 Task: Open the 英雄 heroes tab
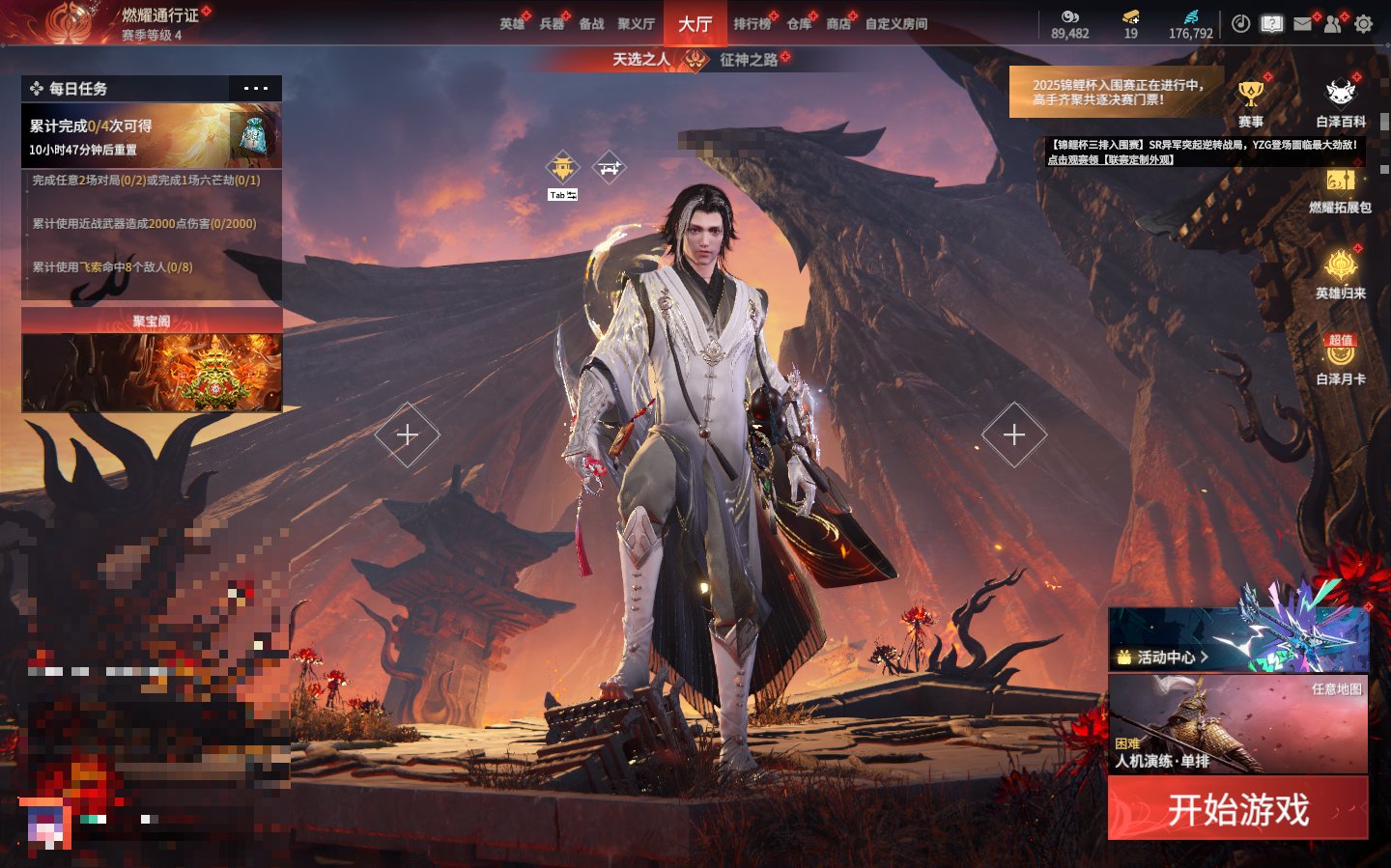point(512,24)
